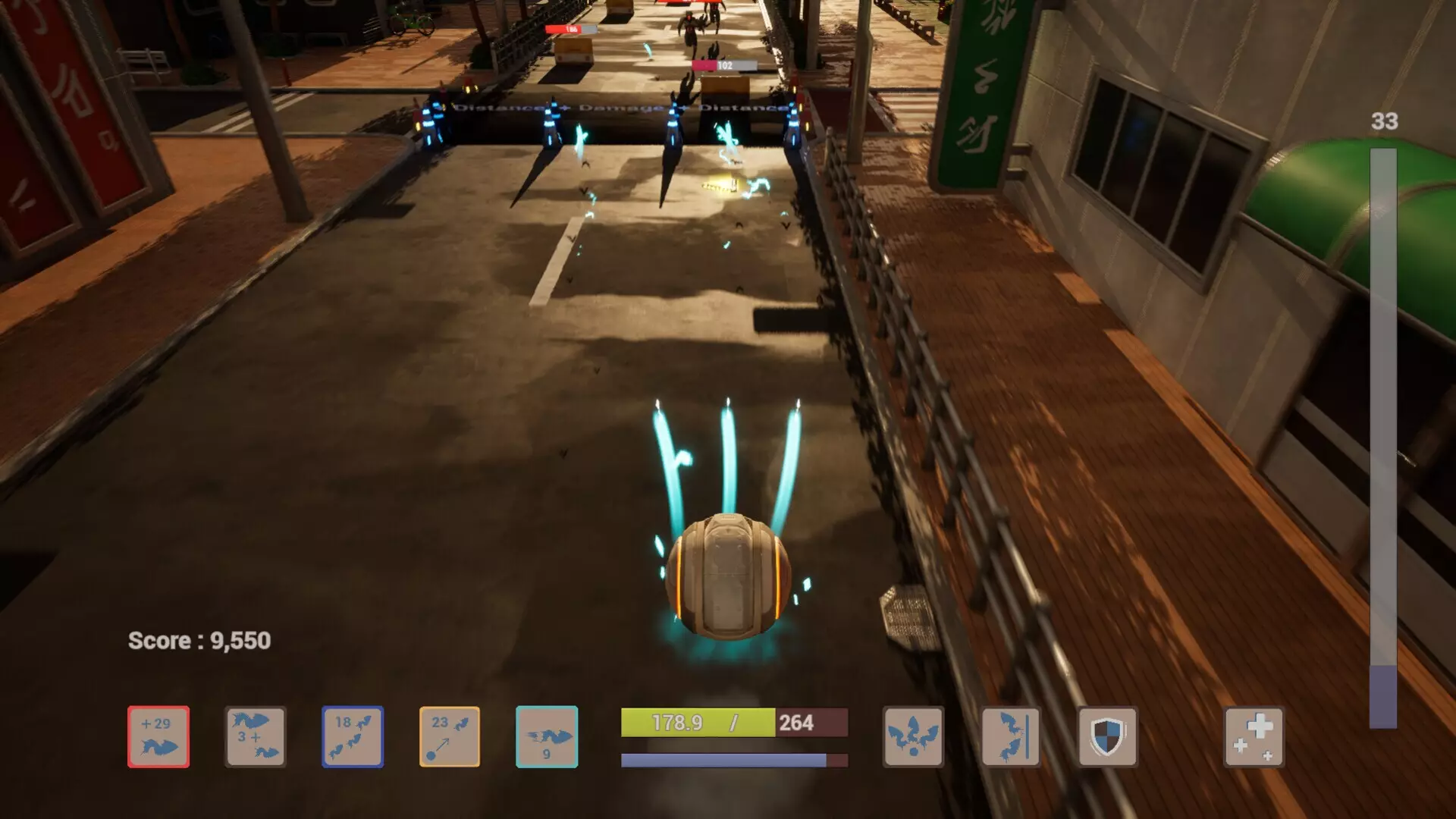1456x819 pixels.
Task: Expand the right Distance gate banner
Action: click(x=739, y=110)
